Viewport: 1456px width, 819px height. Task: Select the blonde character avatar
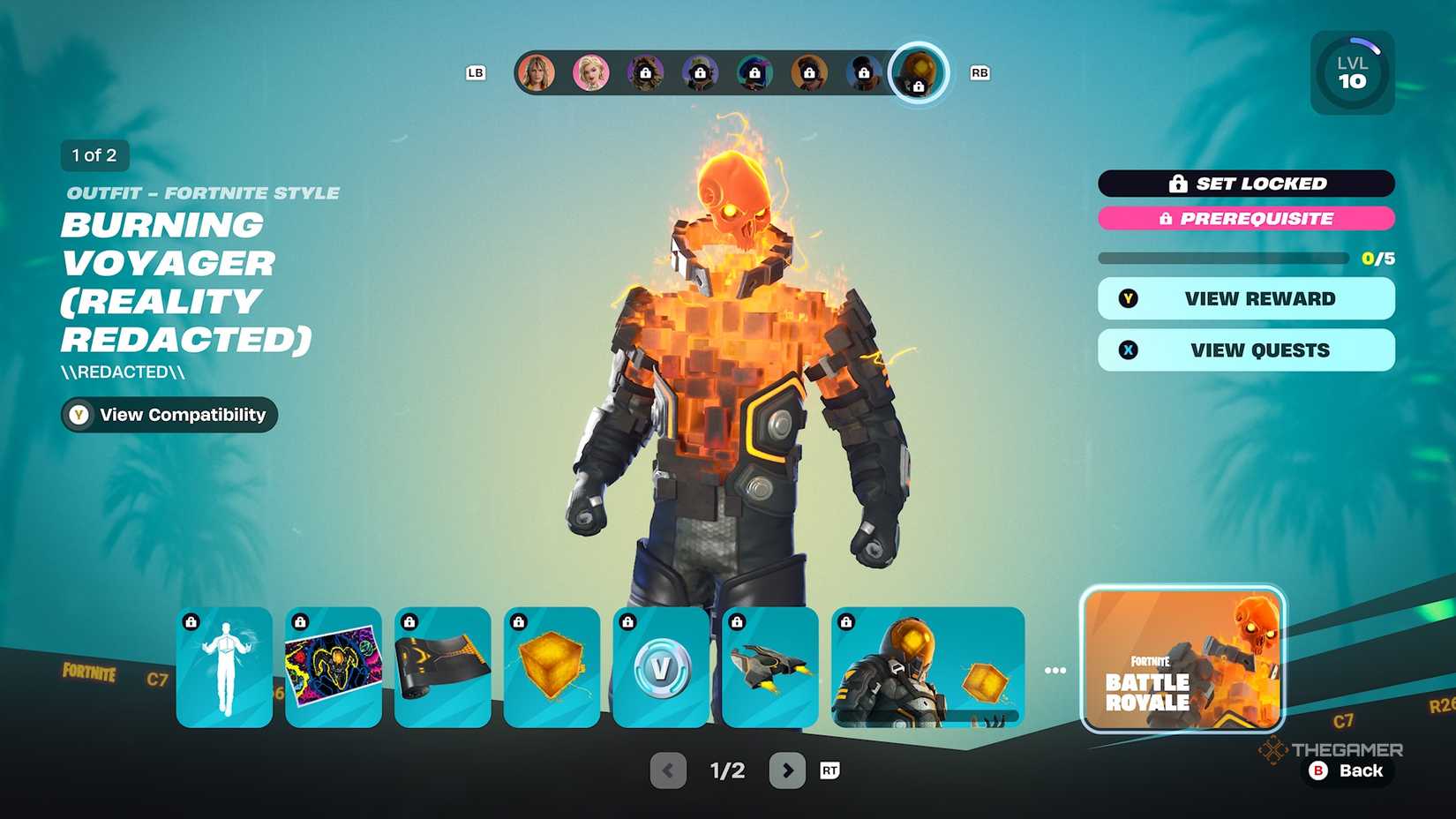(x=592, y=73)
